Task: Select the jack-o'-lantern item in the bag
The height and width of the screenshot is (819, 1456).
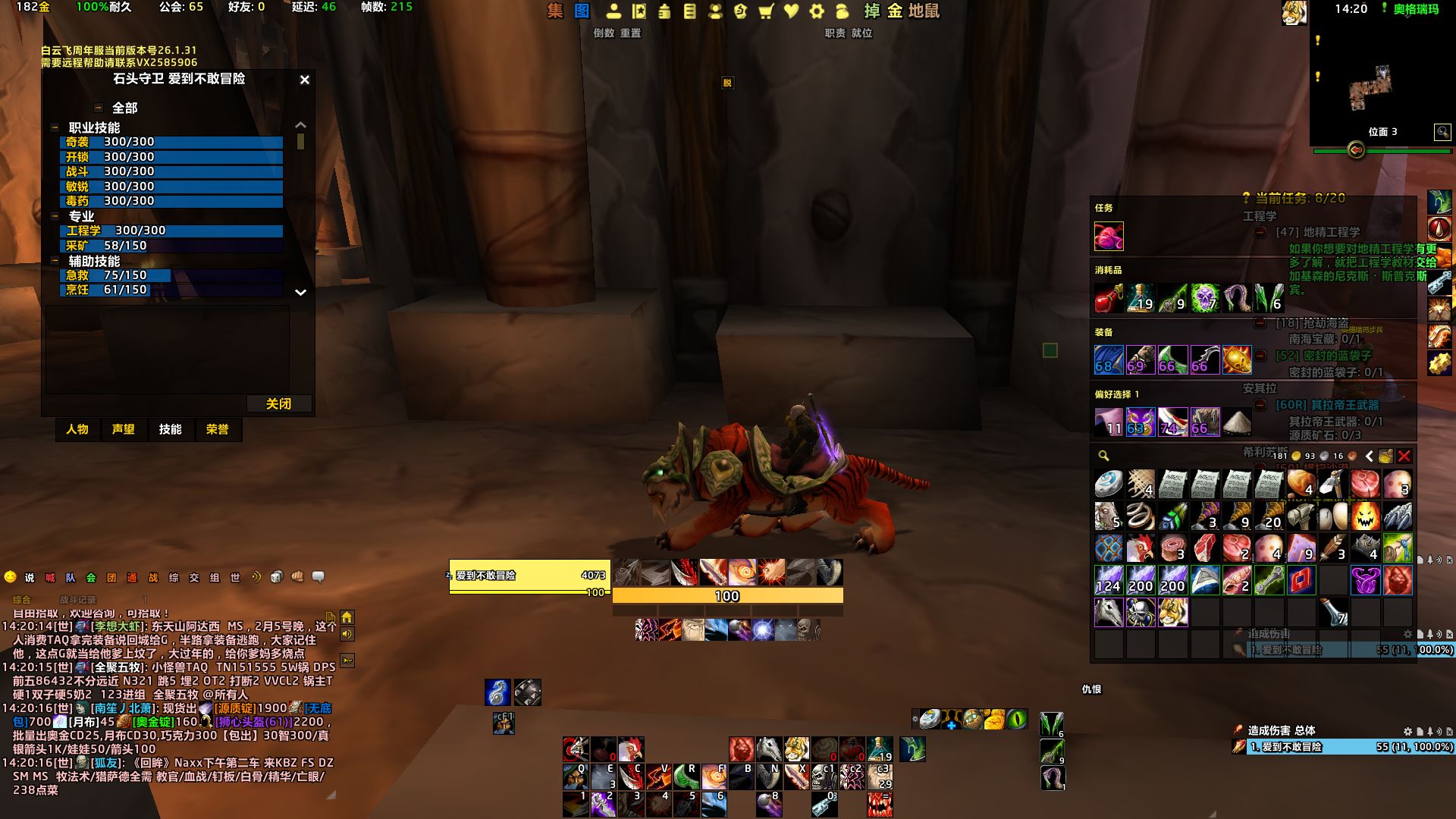Action: (x=1365, y=516)
